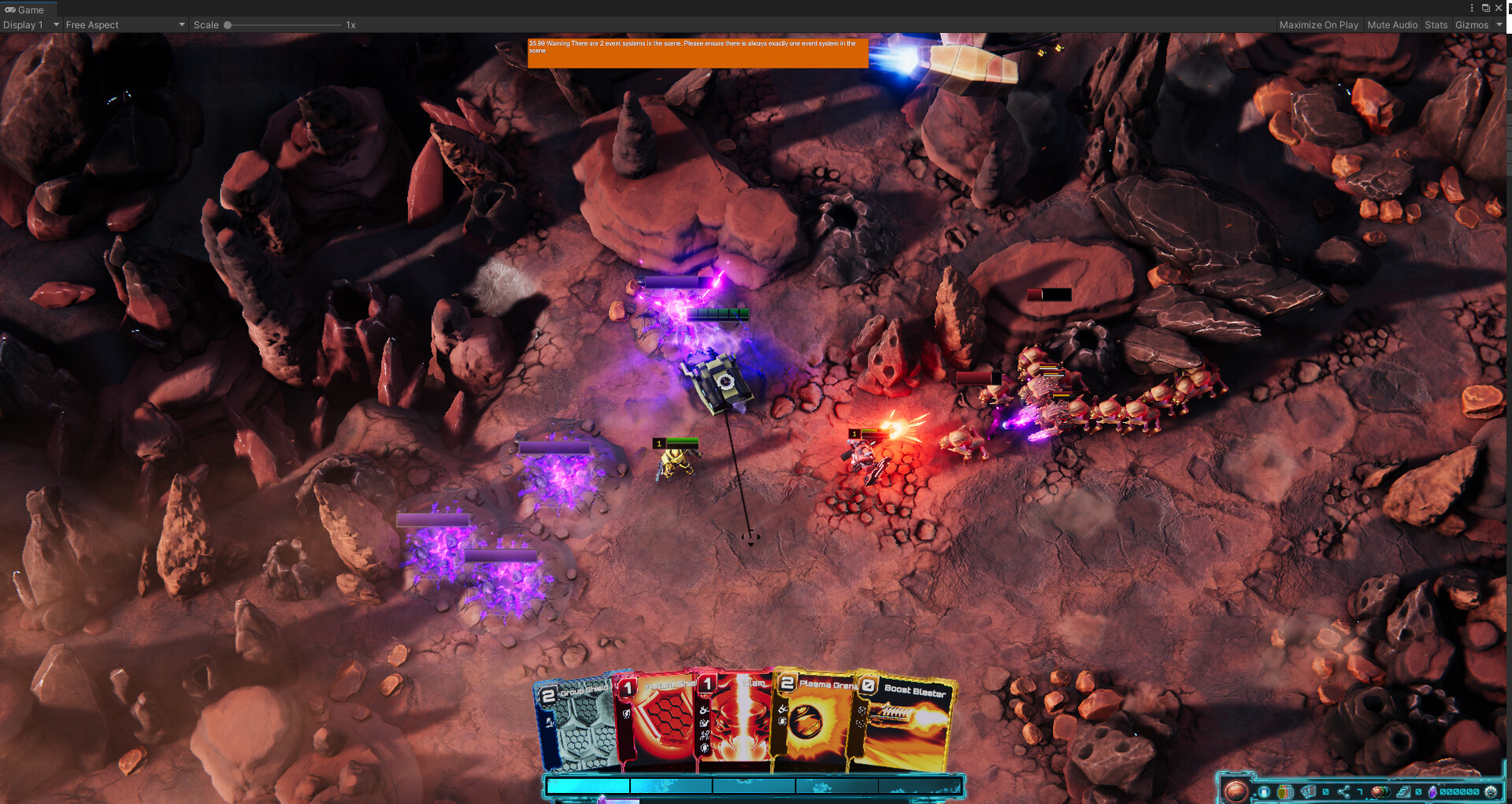The image size is (1512, 804).
Task: Select the card deck icon in the HUD
Action: [1310, 791]
